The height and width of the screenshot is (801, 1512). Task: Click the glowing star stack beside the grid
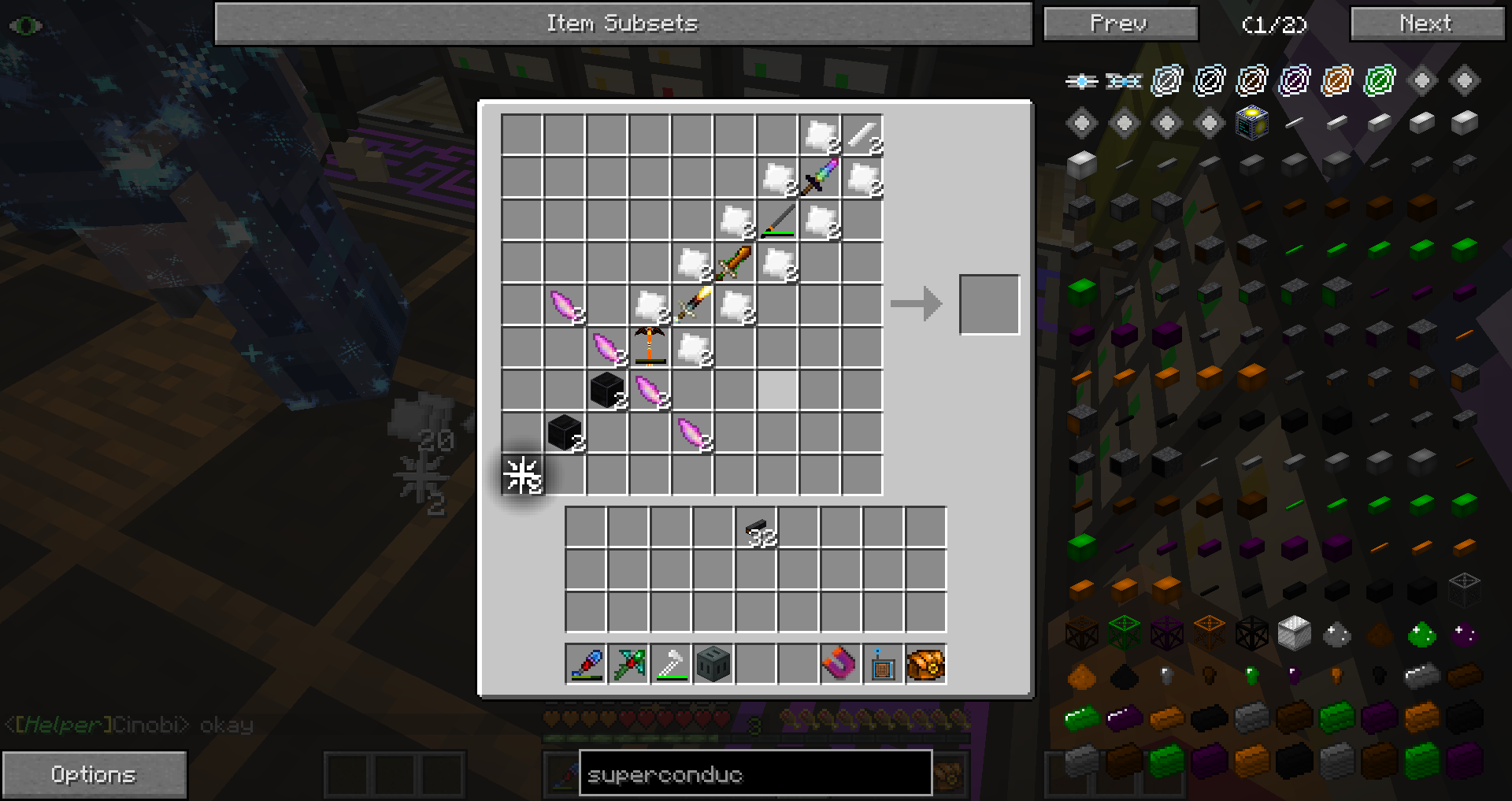(x=521, y=473)
